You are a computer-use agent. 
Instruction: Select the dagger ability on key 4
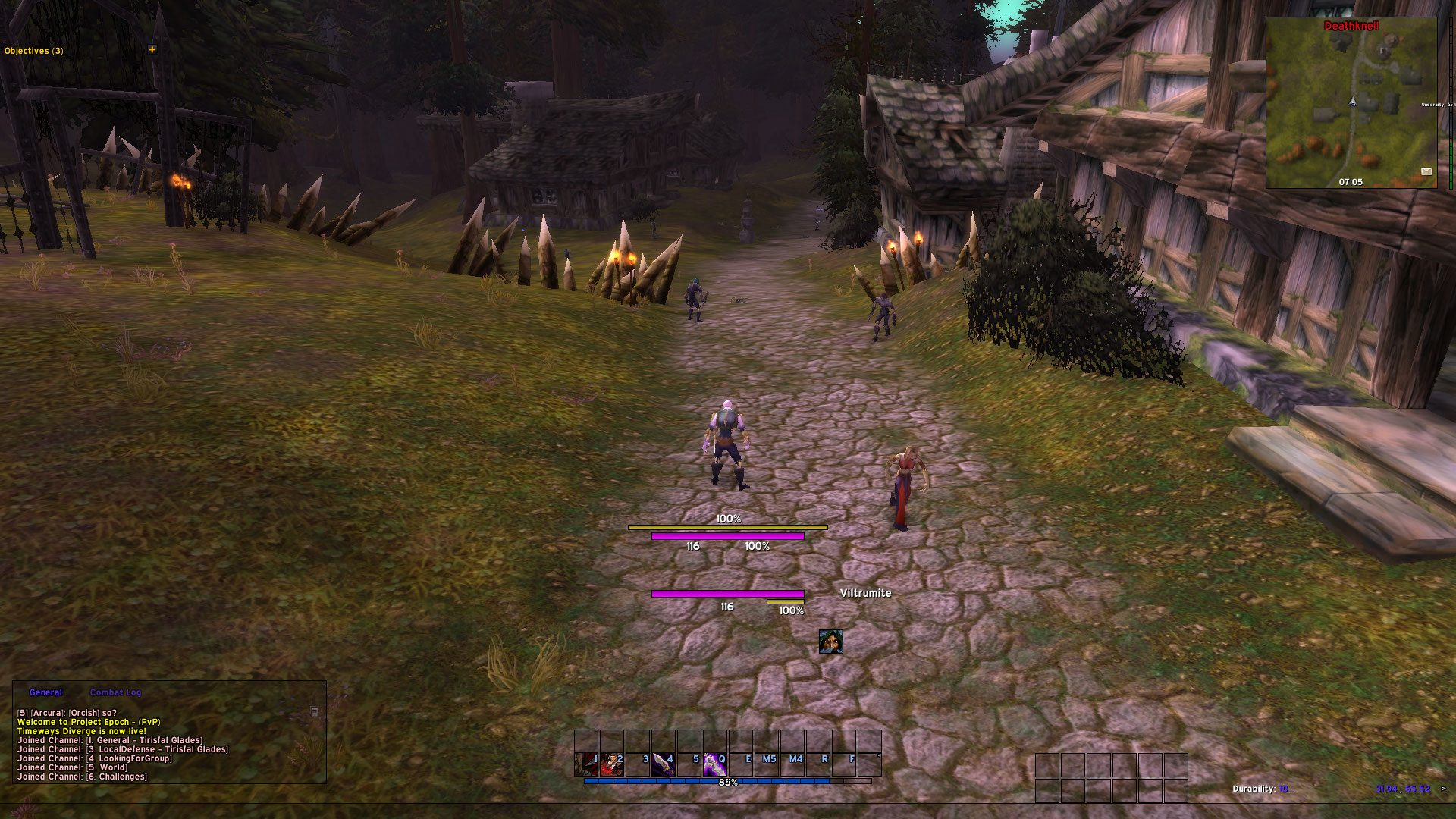[664, 764]
